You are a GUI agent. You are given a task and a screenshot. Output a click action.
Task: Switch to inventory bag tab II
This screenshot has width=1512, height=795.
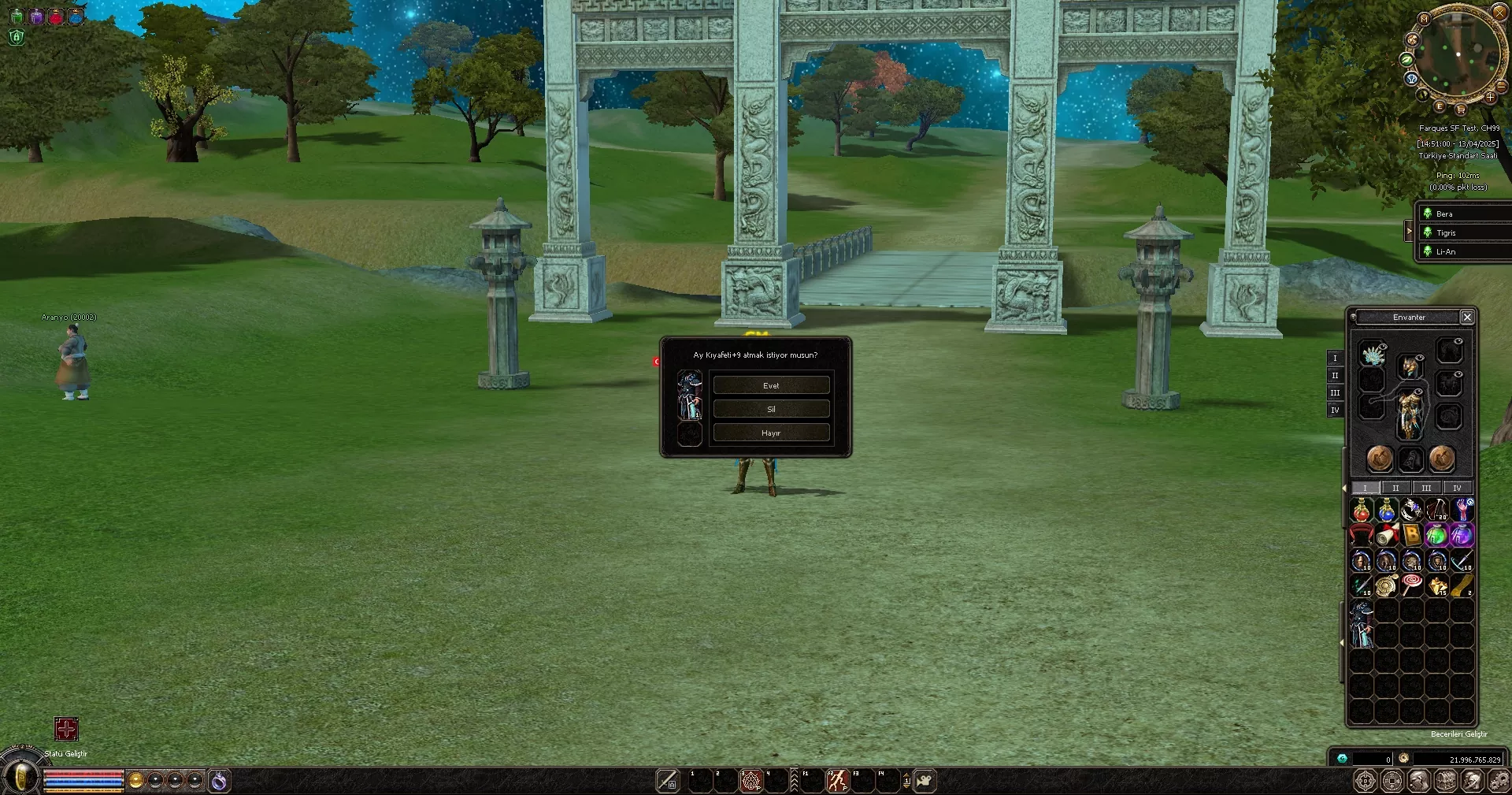[1395, 488]
